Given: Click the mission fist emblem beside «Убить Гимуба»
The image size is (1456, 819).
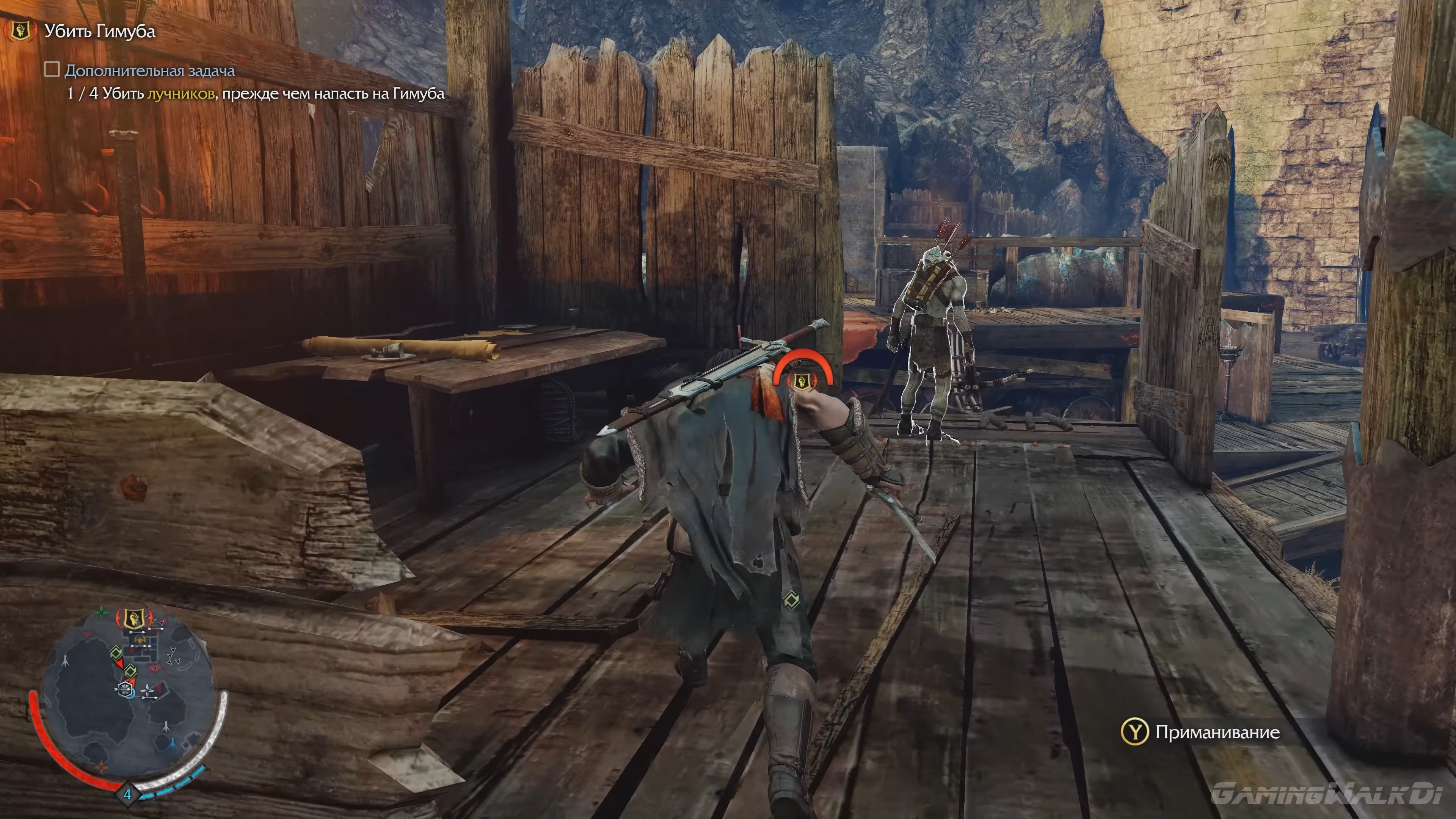Looking at the screenshot, I should 21,33.
